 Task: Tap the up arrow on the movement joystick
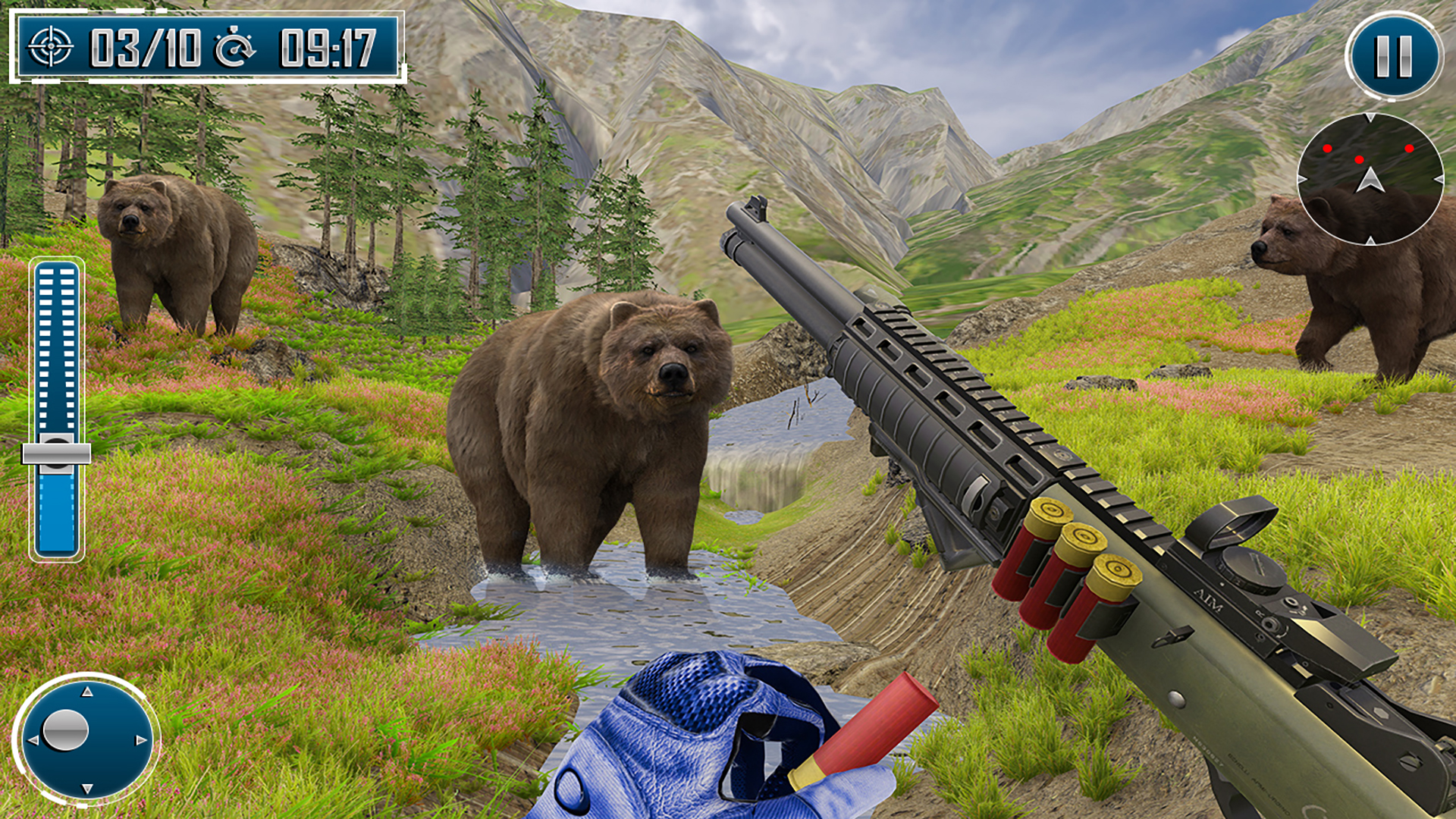coord(86,692)
